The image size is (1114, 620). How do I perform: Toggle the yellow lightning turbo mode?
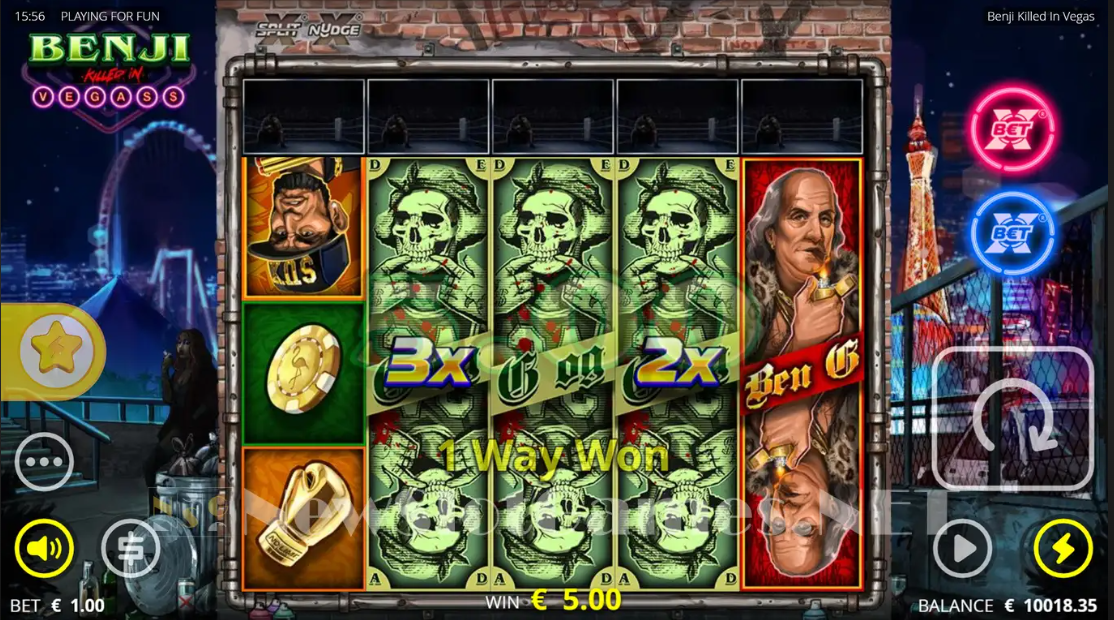[x=1062, y=548]
